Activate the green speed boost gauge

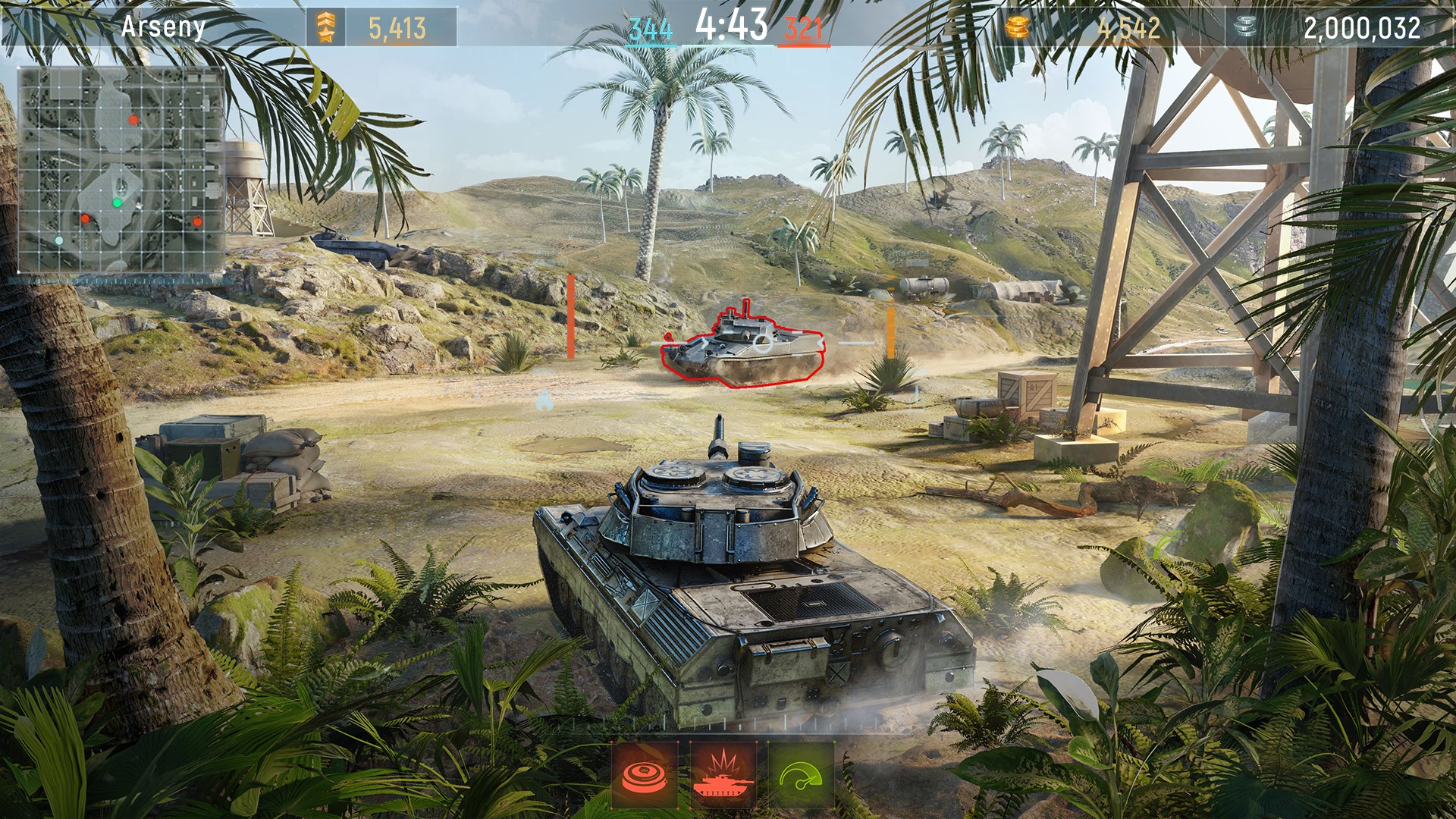click(x=802, y=775)
